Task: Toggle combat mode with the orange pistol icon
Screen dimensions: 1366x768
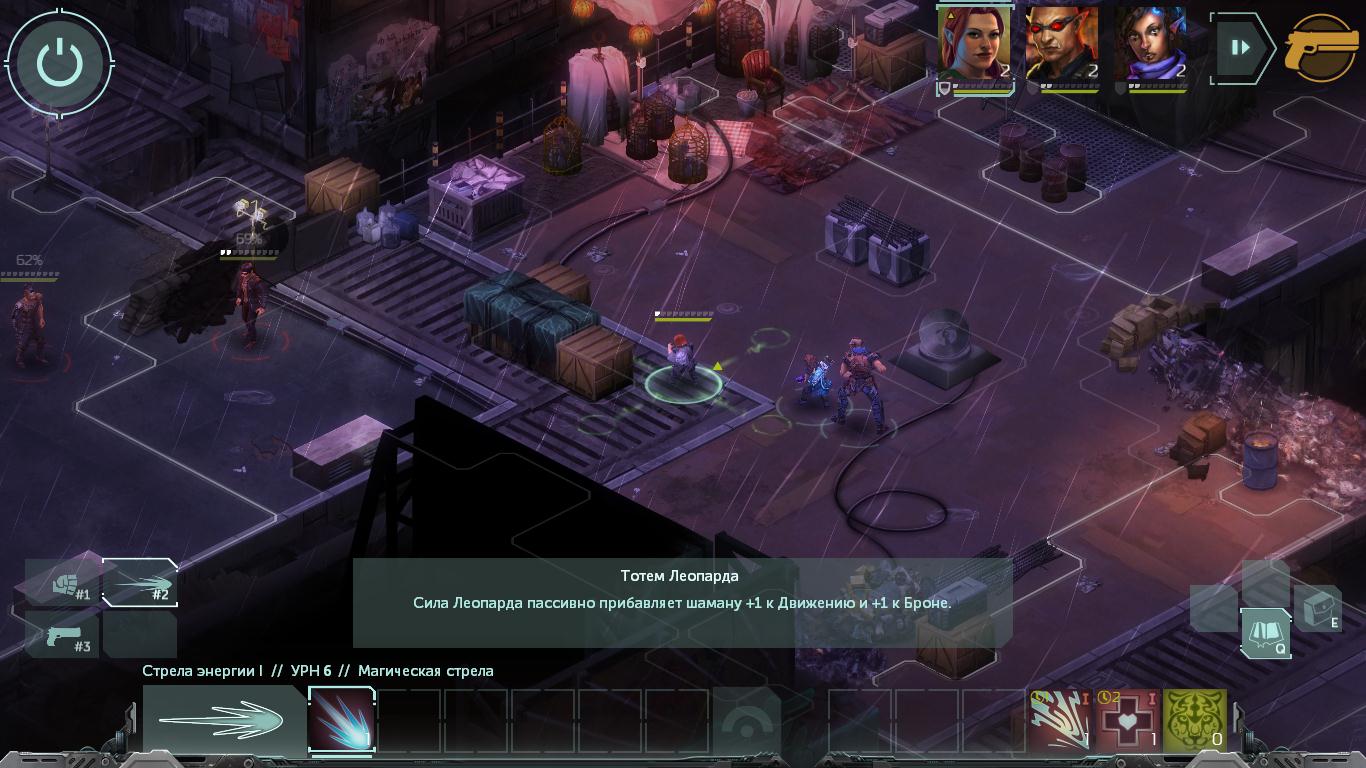Action: pyautogui.click(x=1322, y=47)
